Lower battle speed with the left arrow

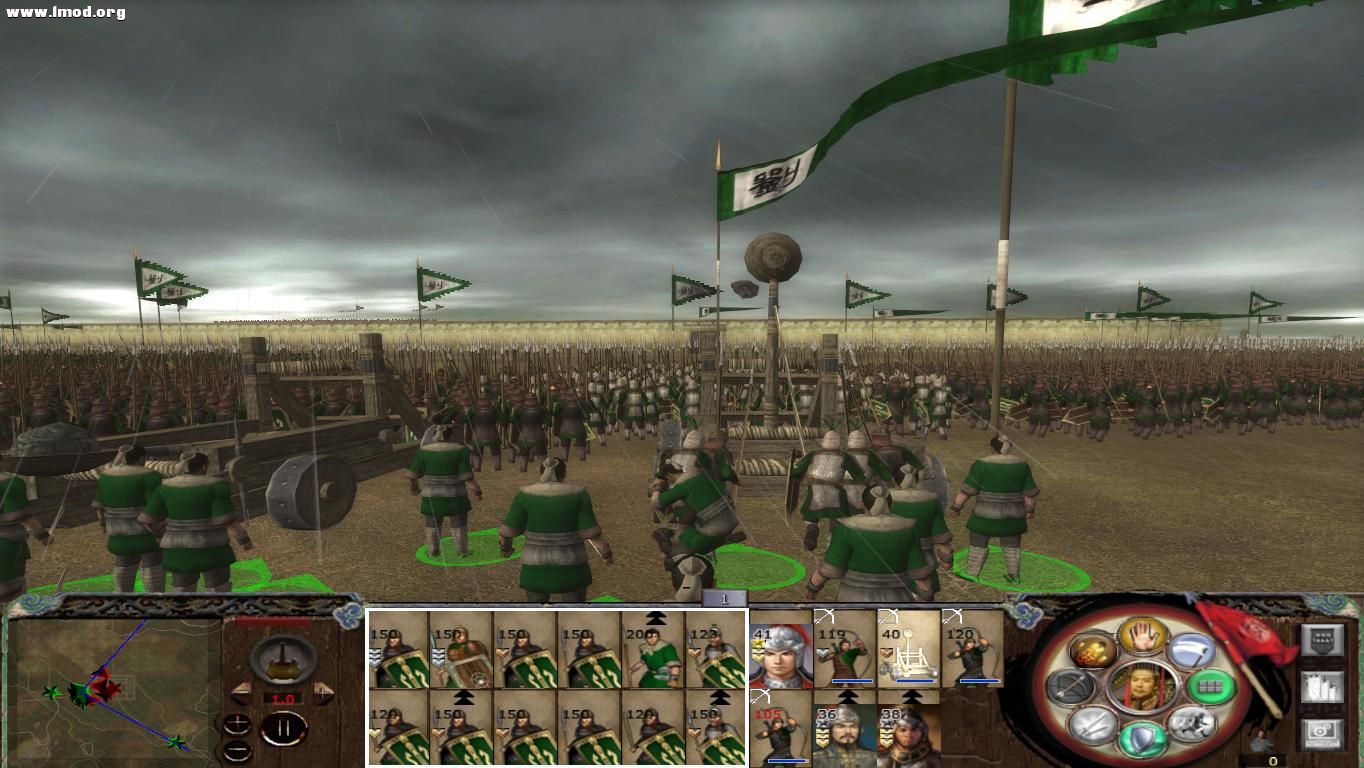[x=242, y=693]
